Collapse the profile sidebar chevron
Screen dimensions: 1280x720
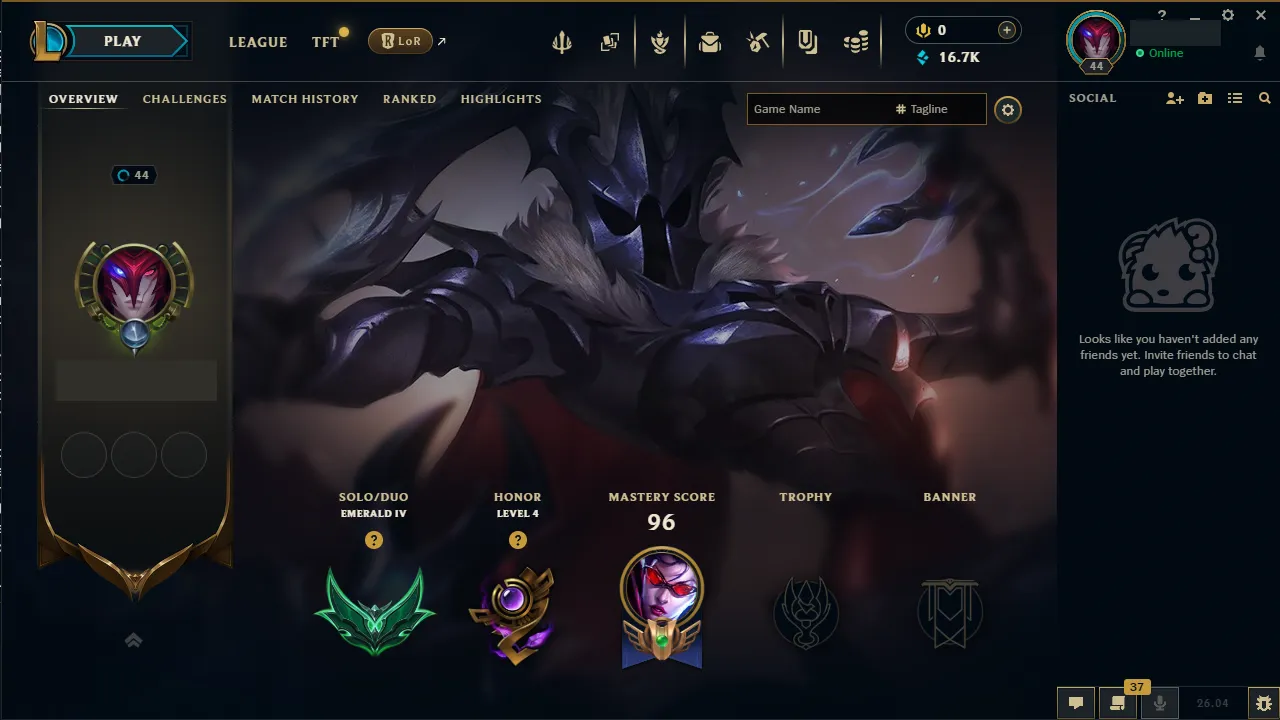point(133,640)
